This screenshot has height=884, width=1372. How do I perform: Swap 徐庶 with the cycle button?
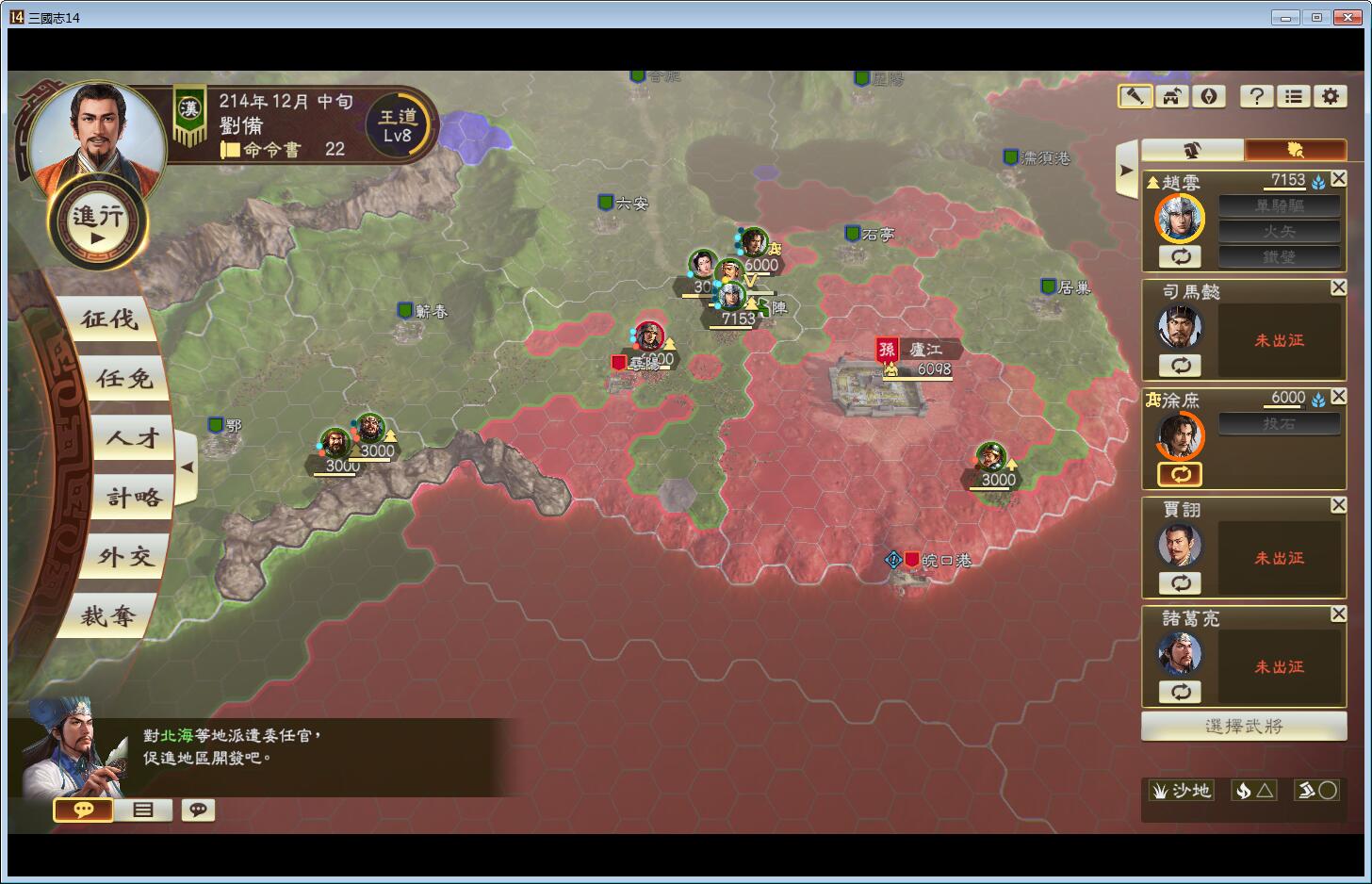1181,474
